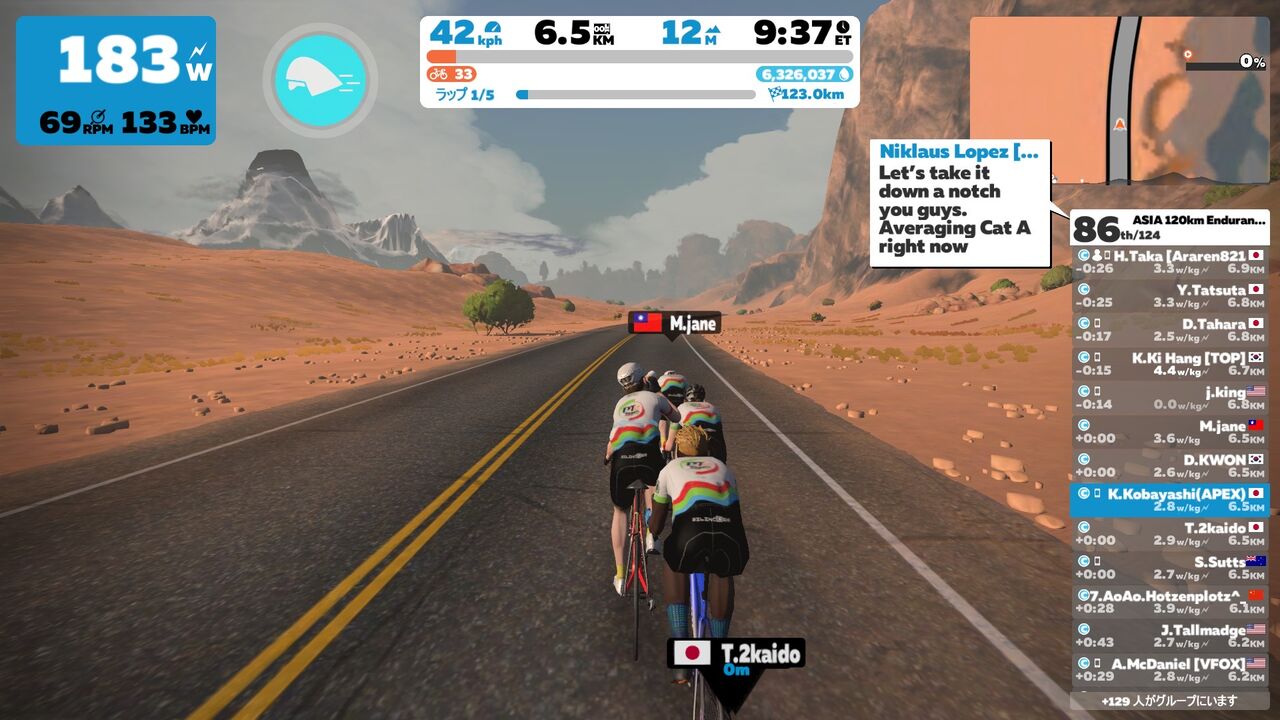This screenshot has width=1280, height=720.
Task: Click the T.2kaido rider name tag
Action: (736, 656)
